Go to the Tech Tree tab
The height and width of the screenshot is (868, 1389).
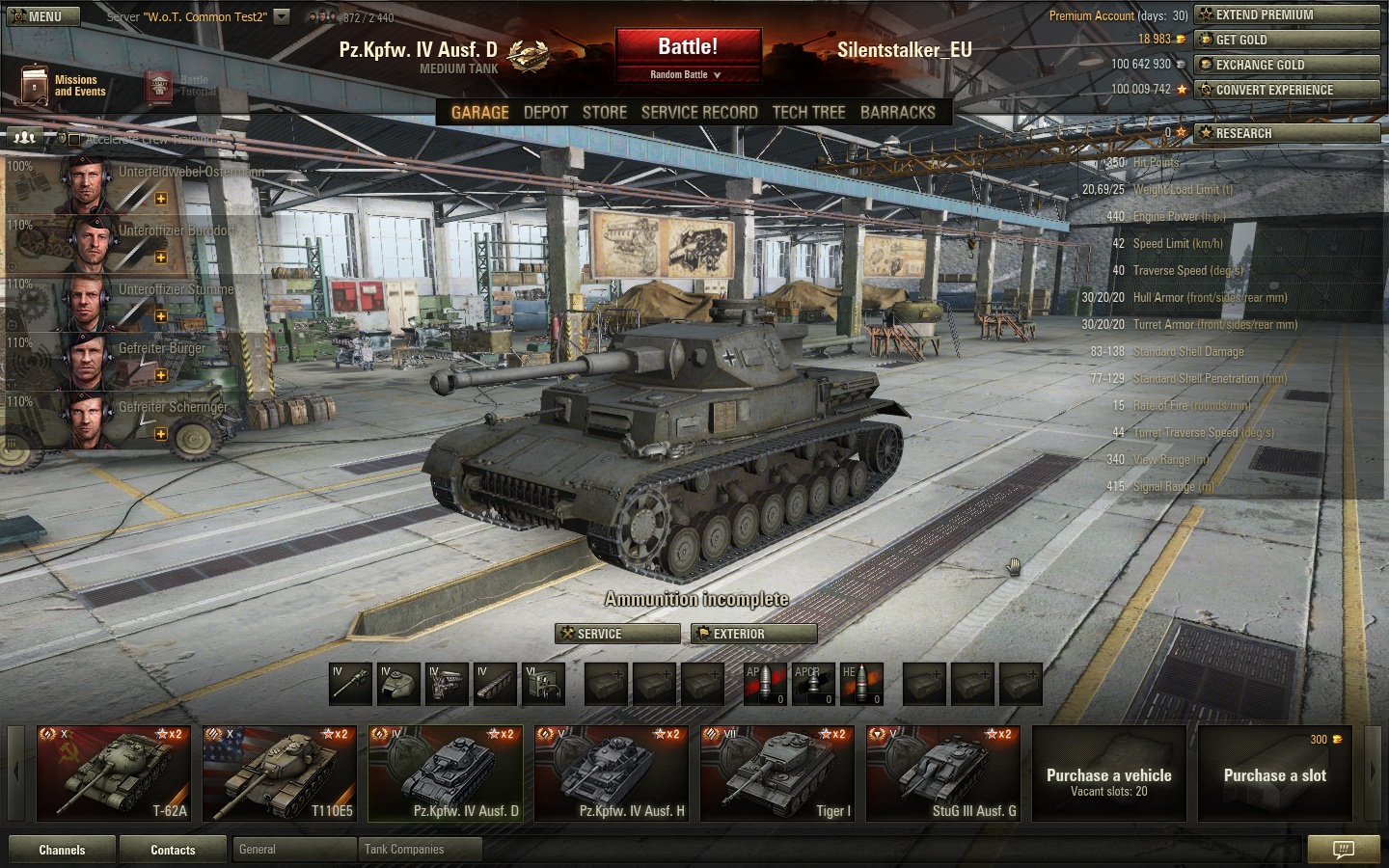tap(808, 112)
